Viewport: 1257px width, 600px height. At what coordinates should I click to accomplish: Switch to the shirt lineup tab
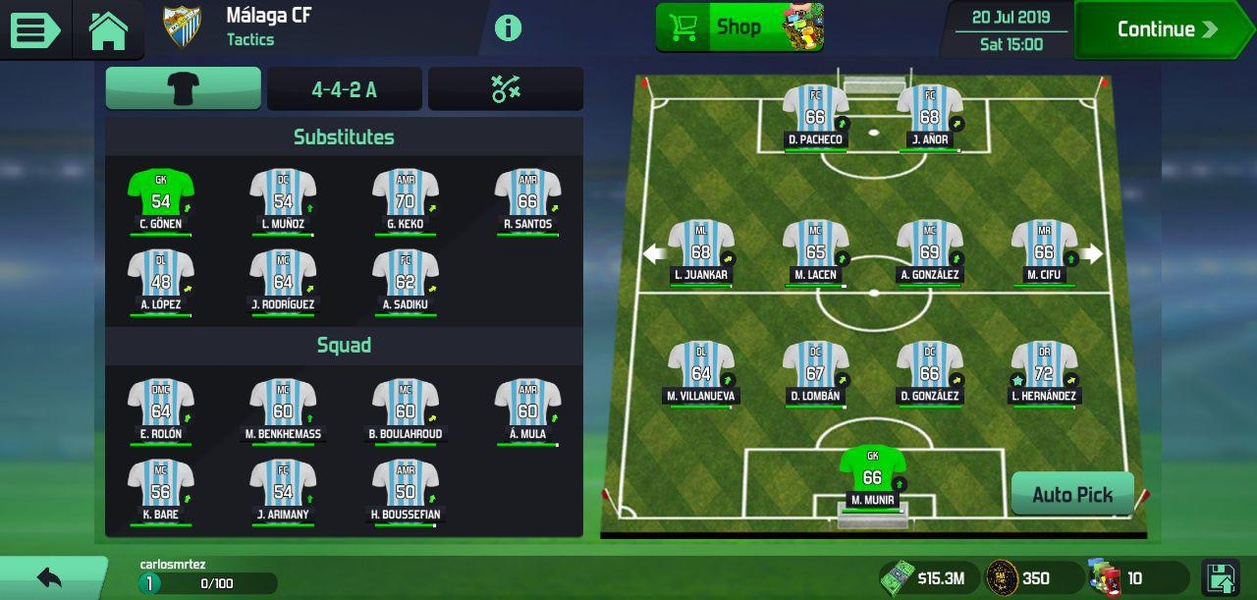click(183, 89)
